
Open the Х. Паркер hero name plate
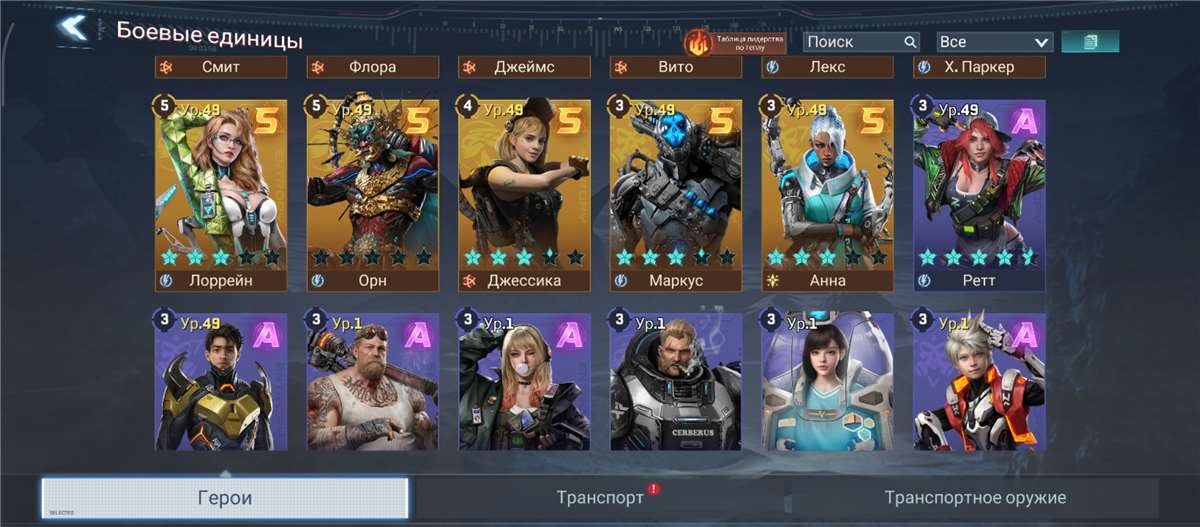point(978,67)
